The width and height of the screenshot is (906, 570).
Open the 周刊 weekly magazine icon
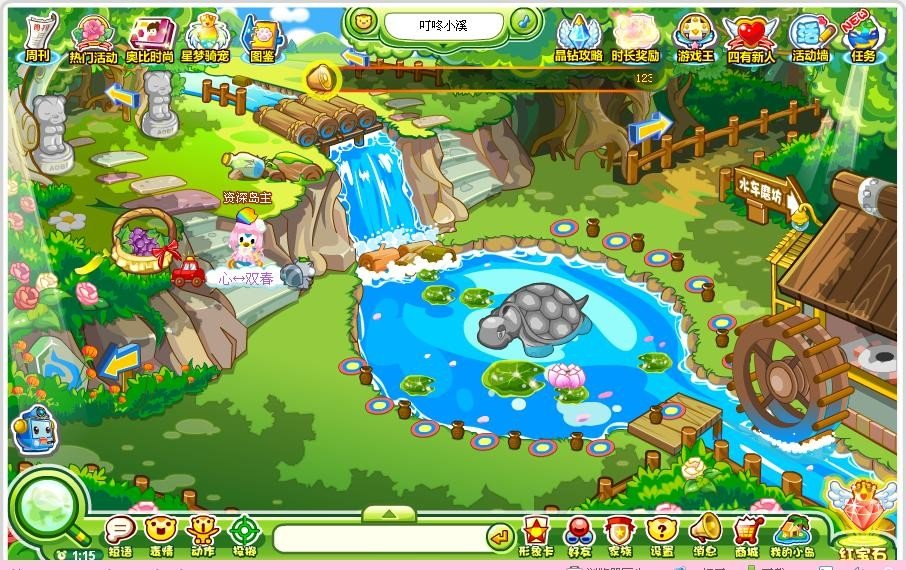click(x=39, y=36)
